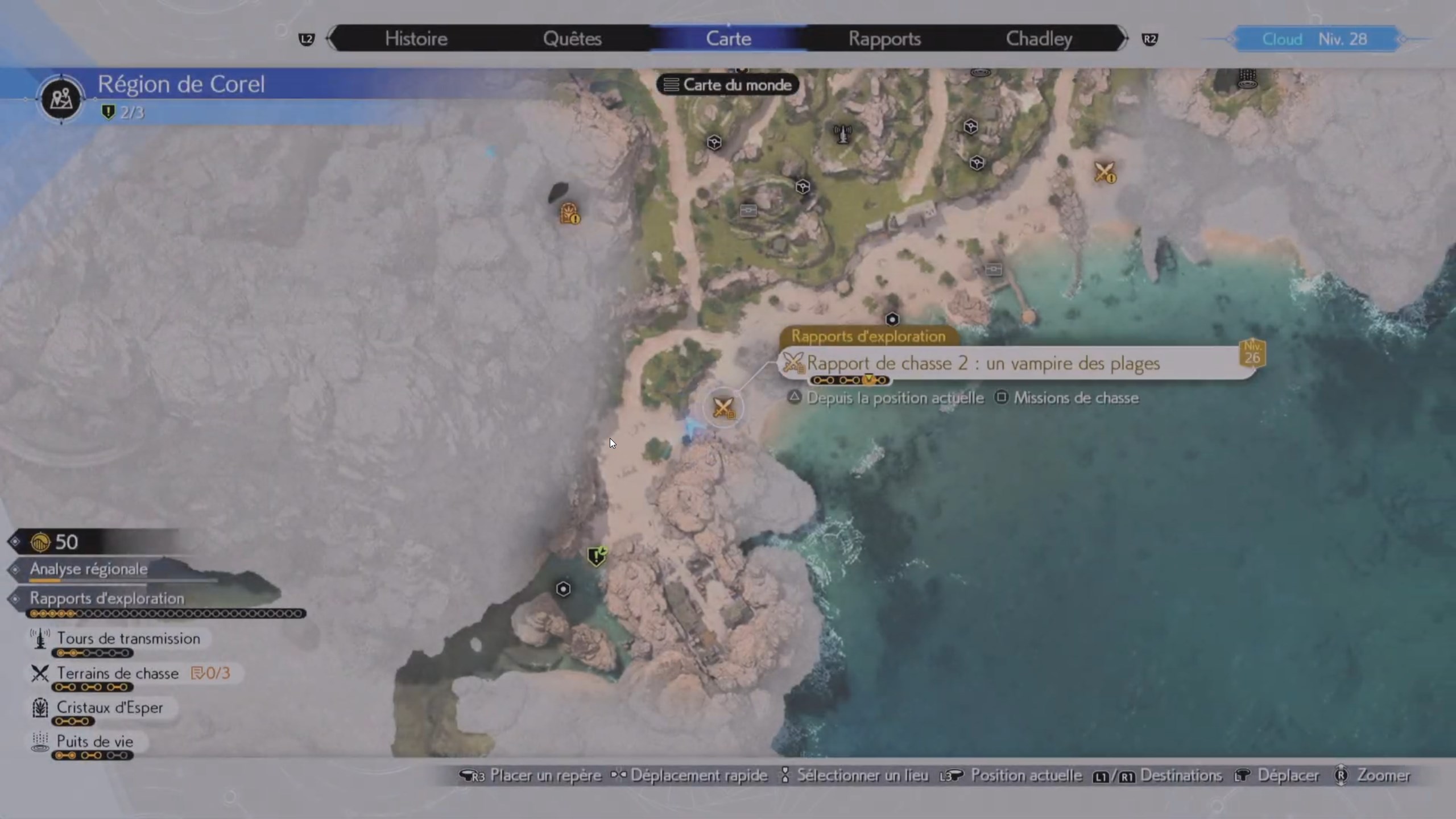Select the orange Esper crystal marker

569,213
